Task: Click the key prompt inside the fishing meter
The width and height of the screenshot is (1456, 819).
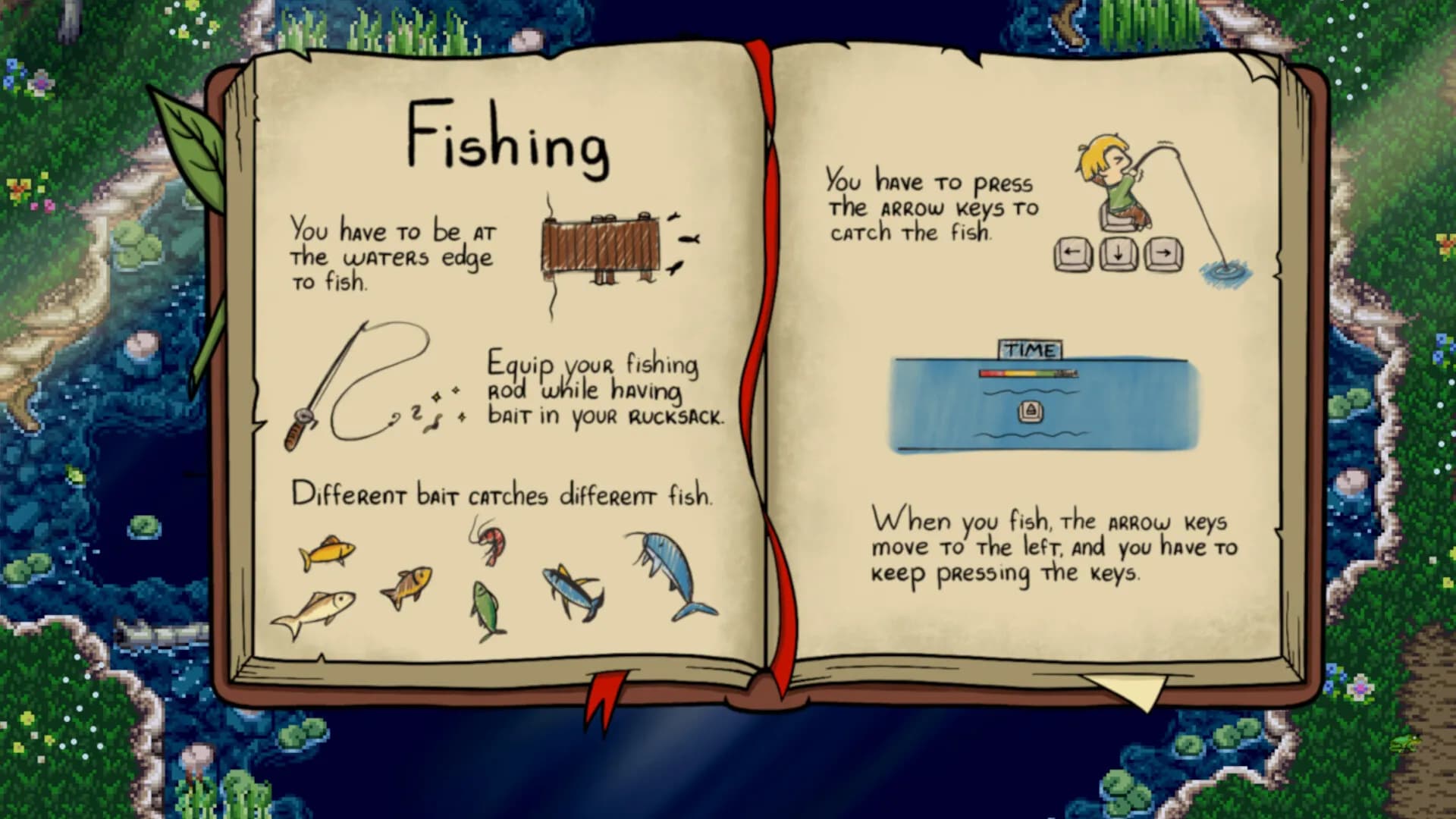Action: pyautogui.click(x=1031, y=409)
